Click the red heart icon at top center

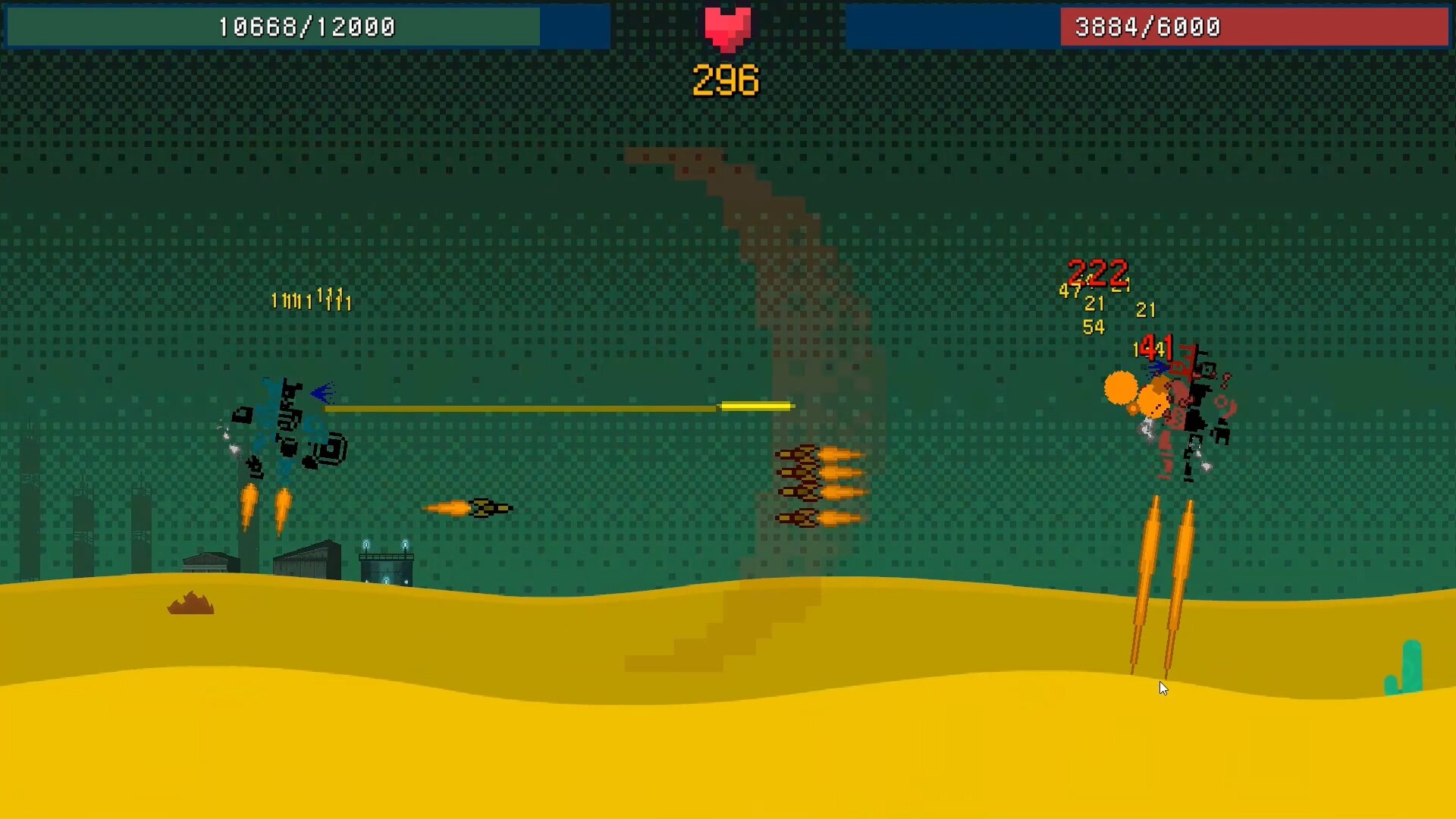[726, 27]
